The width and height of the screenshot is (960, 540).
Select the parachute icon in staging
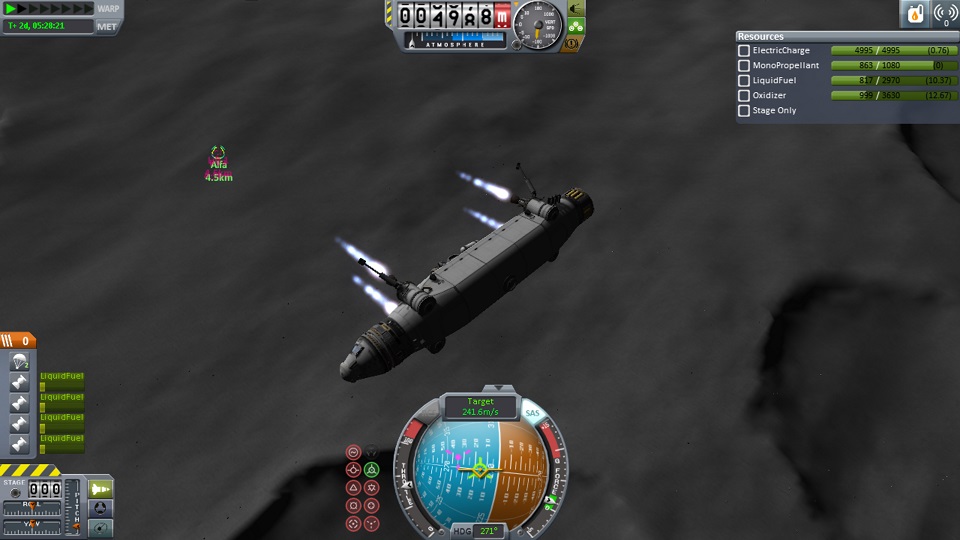point(18,362)
